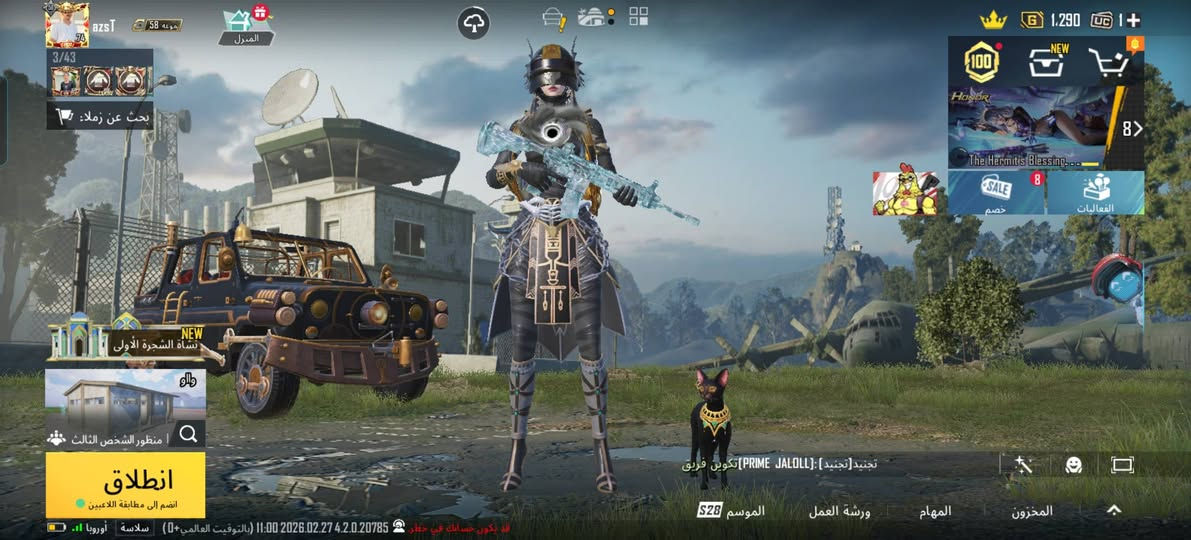
Task: Open the ورشة العمل workshop menu
Action: pyautogui.click(x=839, y=511)
